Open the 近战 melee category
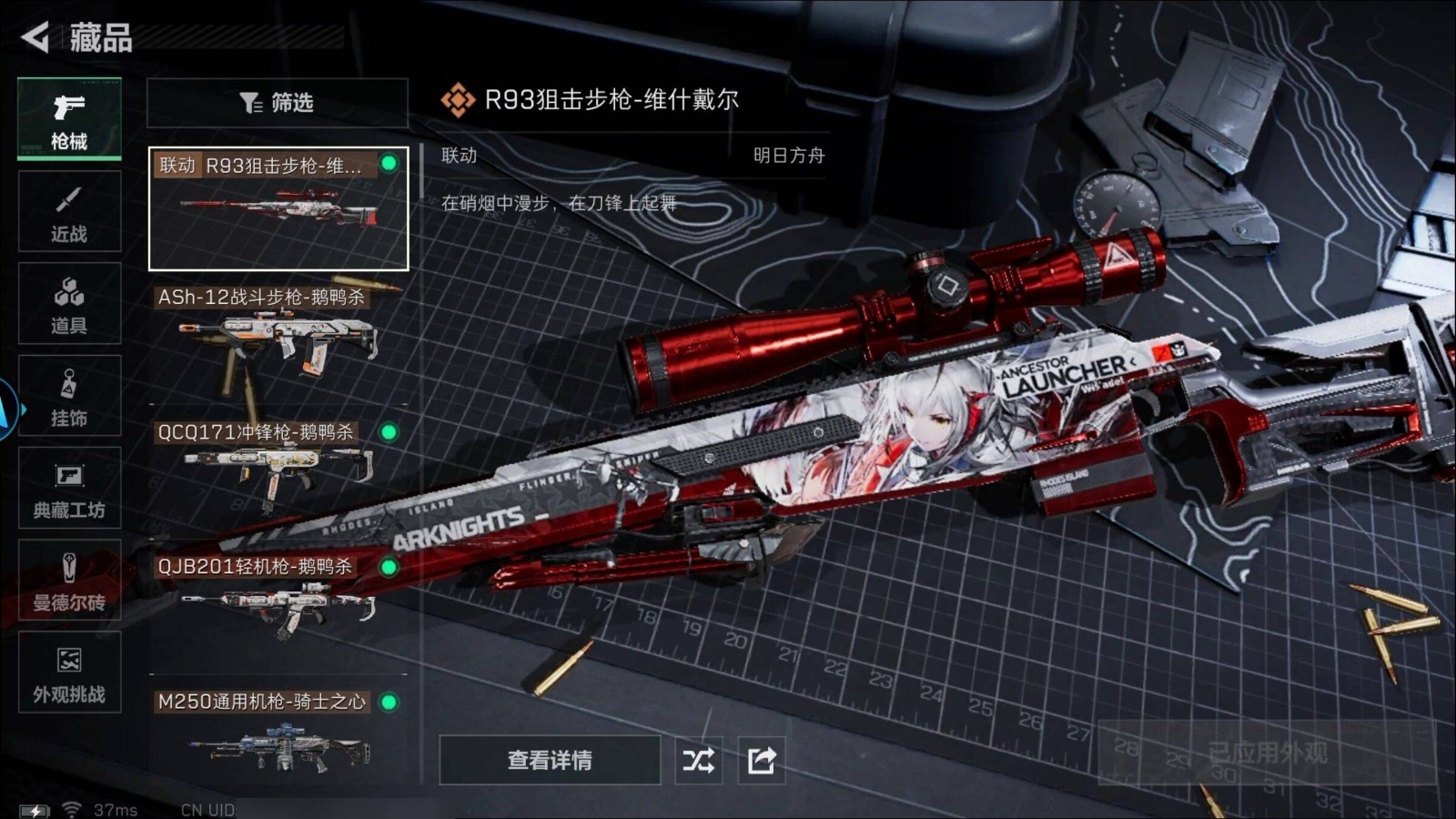1456x819 pixels. [69, 212]
